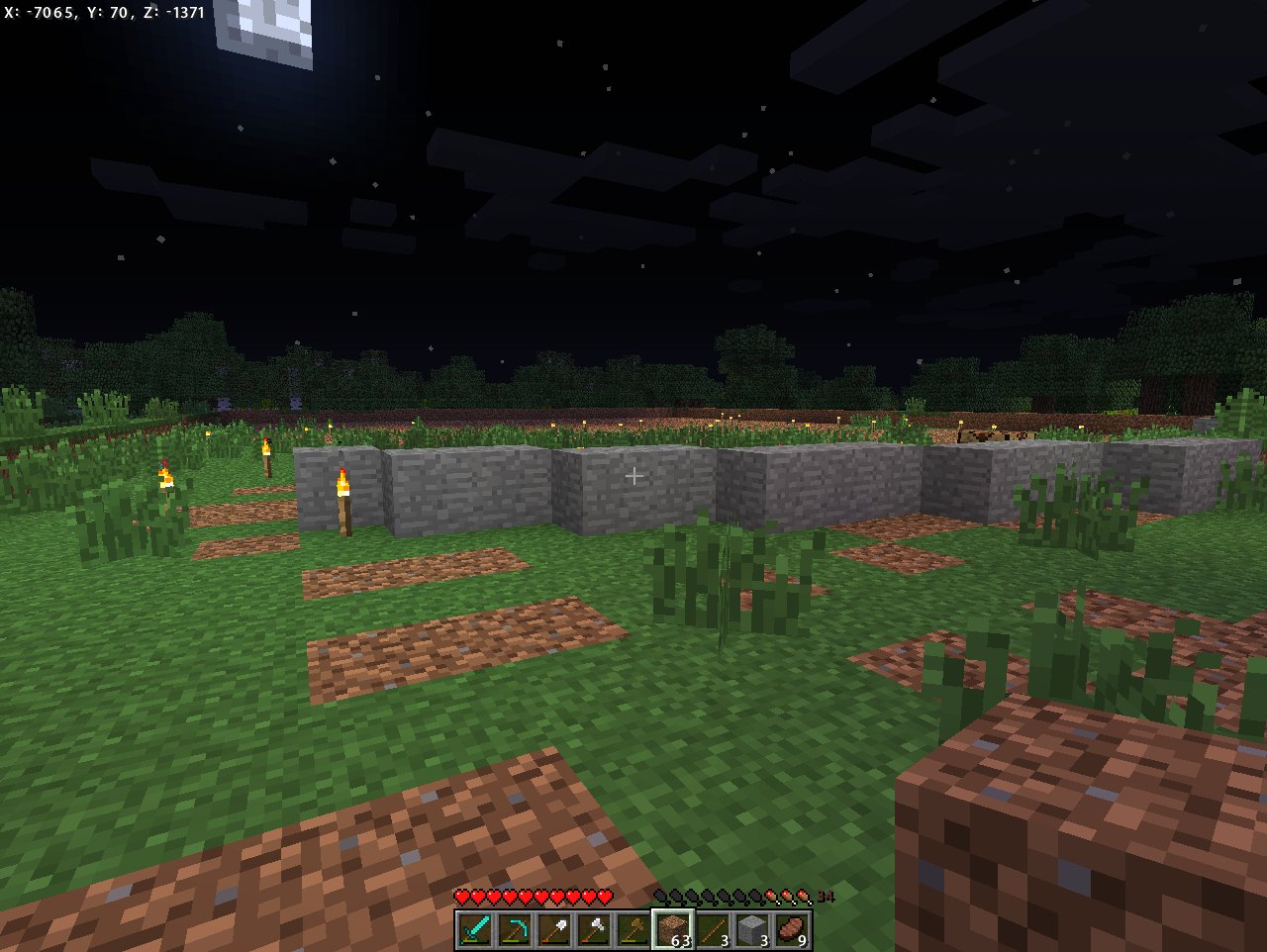This screenshot has width=1267, height=952.
Task: Select the diamond sword hotbar slot
Action: [474, 930]
